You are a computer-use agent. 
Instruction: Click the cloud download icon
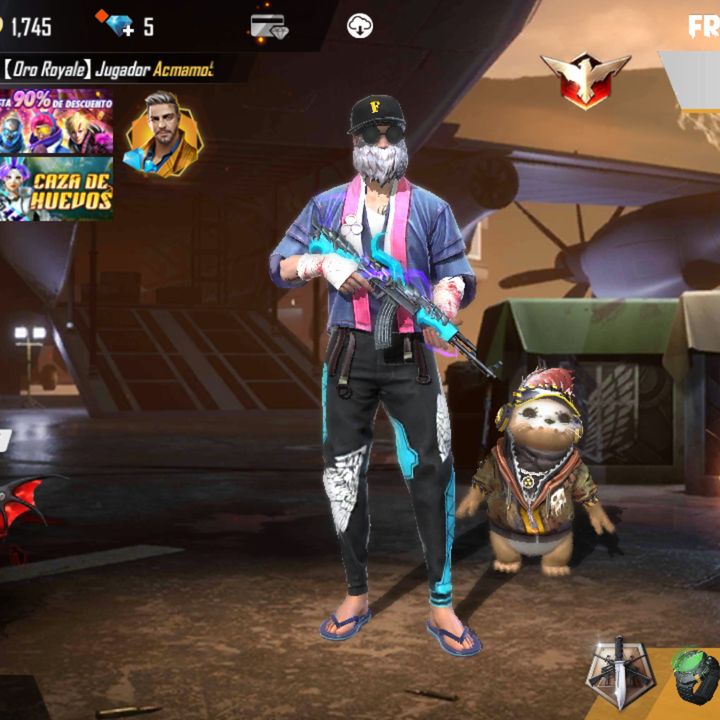pyautogui.click(x=360, y=27)
